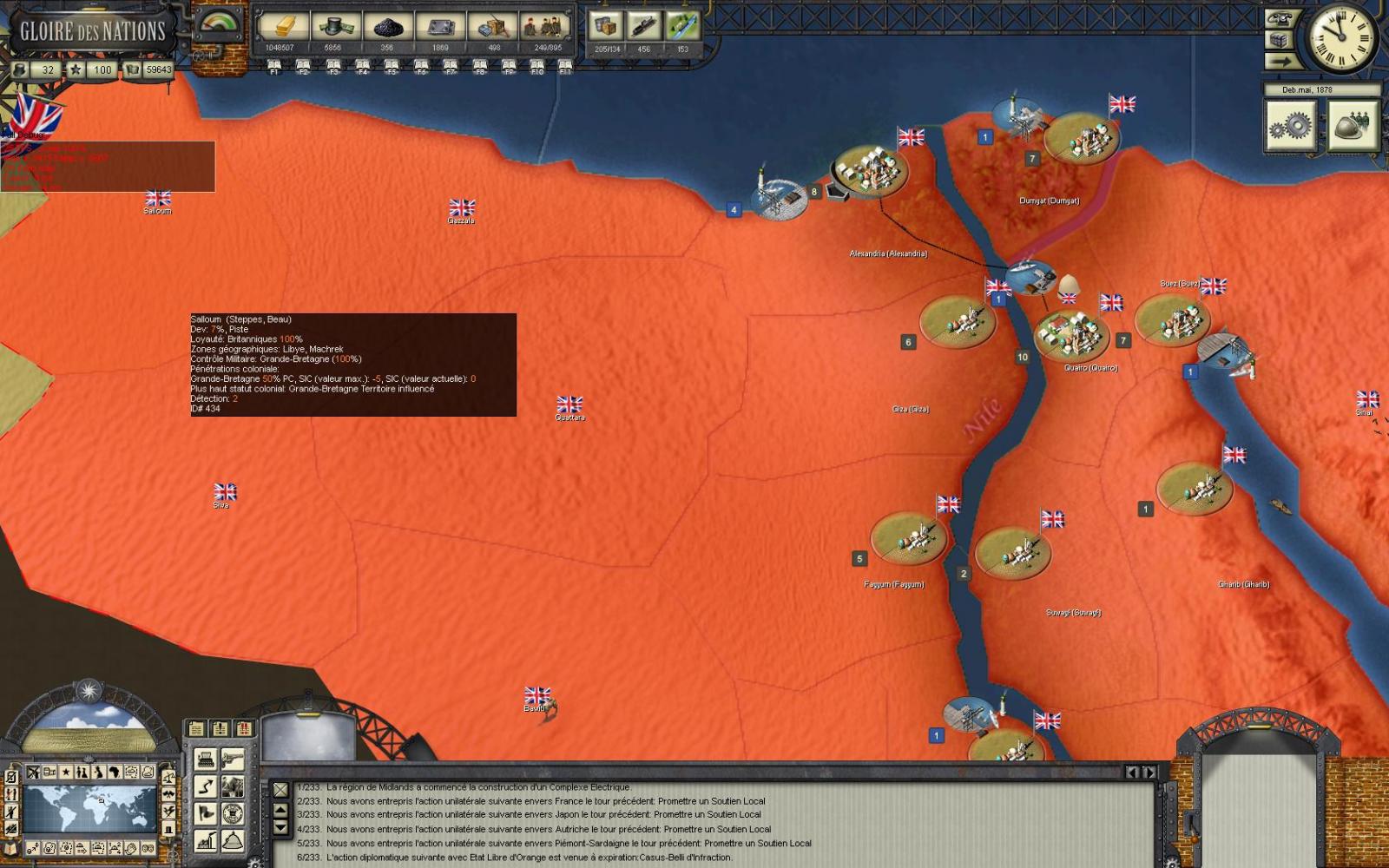Toggle the star filter above the minimap
The width and height of the screenshot is (1389, 868).
click(66, 772)
